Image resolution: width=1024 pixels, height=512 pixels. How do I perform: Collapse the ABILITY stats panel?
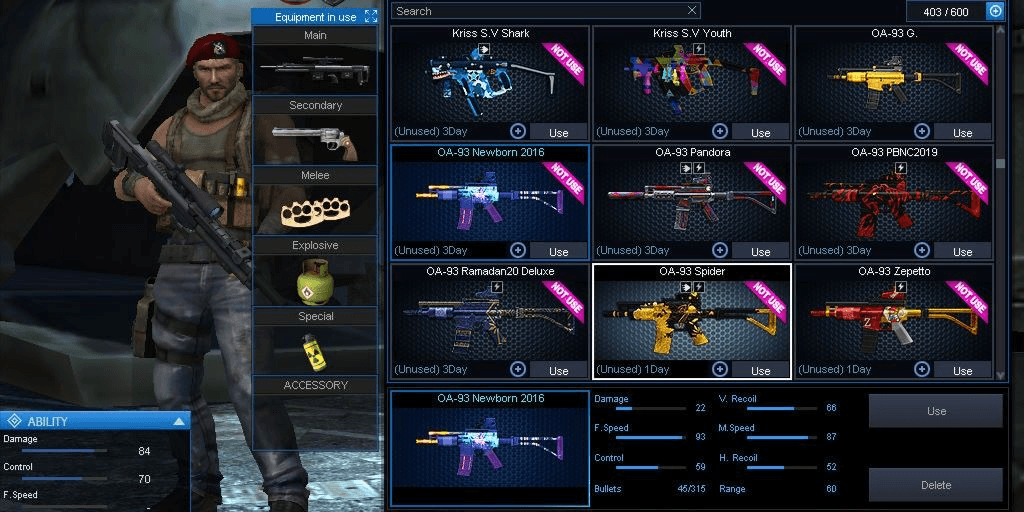[179, 421]
